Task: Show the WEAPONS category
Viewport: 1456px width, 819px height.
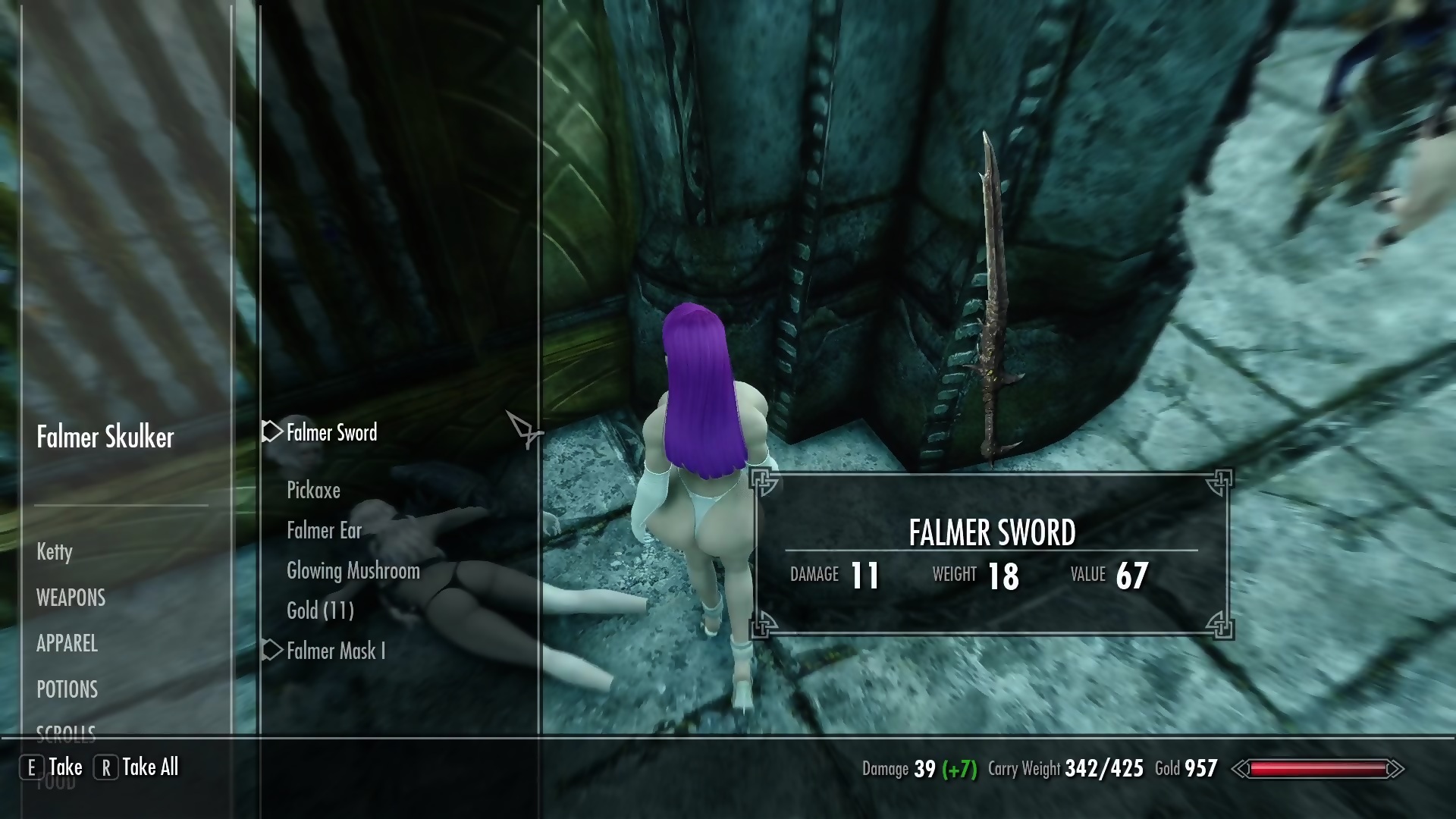Action: tap(71, 598)
